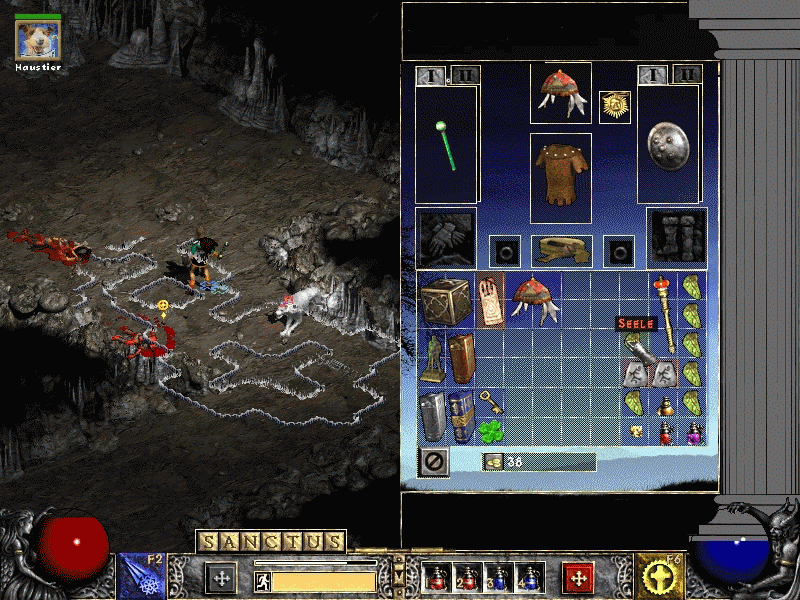800x600 pixels.
Task: Close the inventory with the circle-slash button
Action: tap(435, 461)
